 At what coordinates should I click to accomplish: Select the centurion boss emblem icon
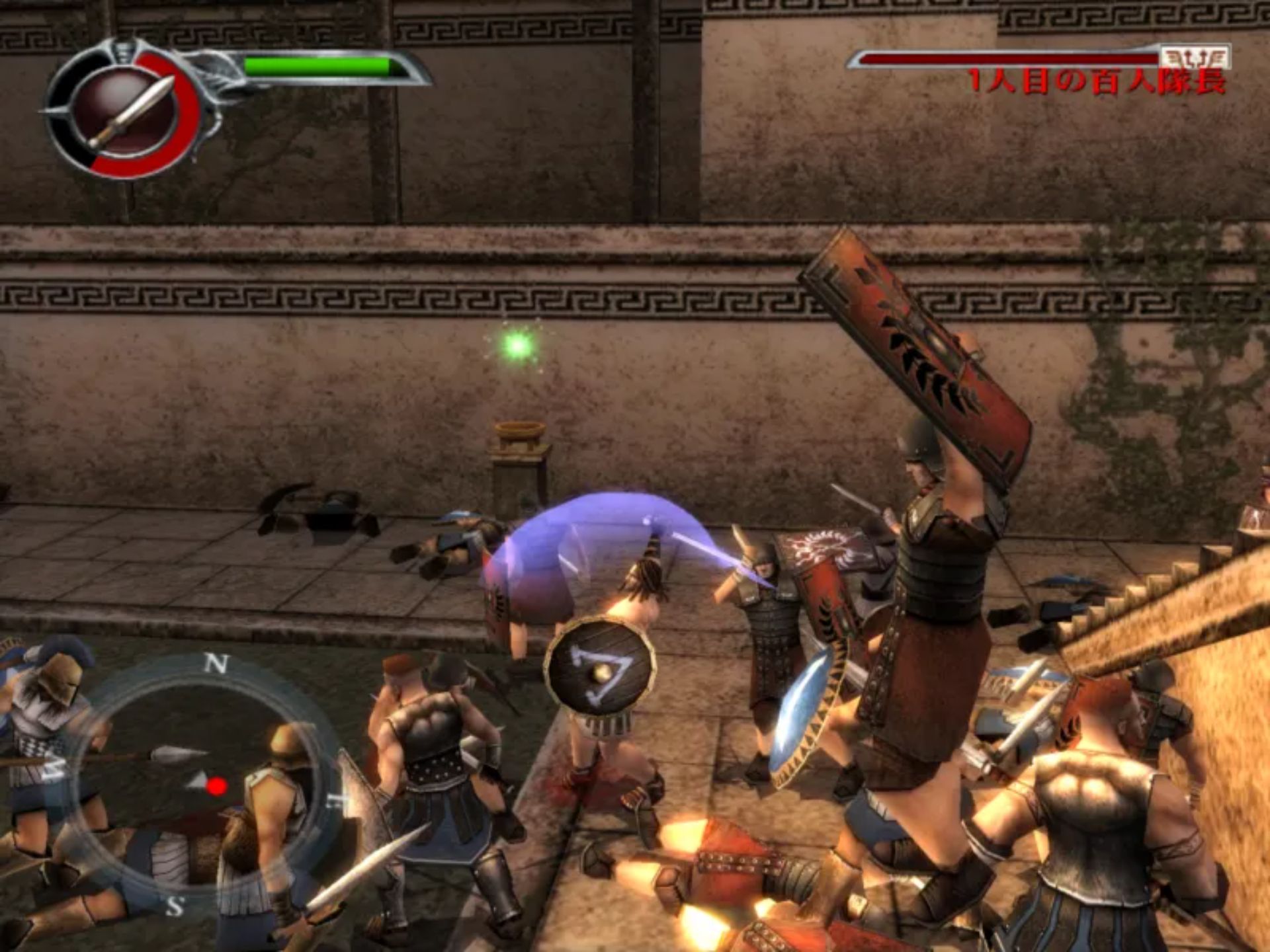(x=1195, y=58)
